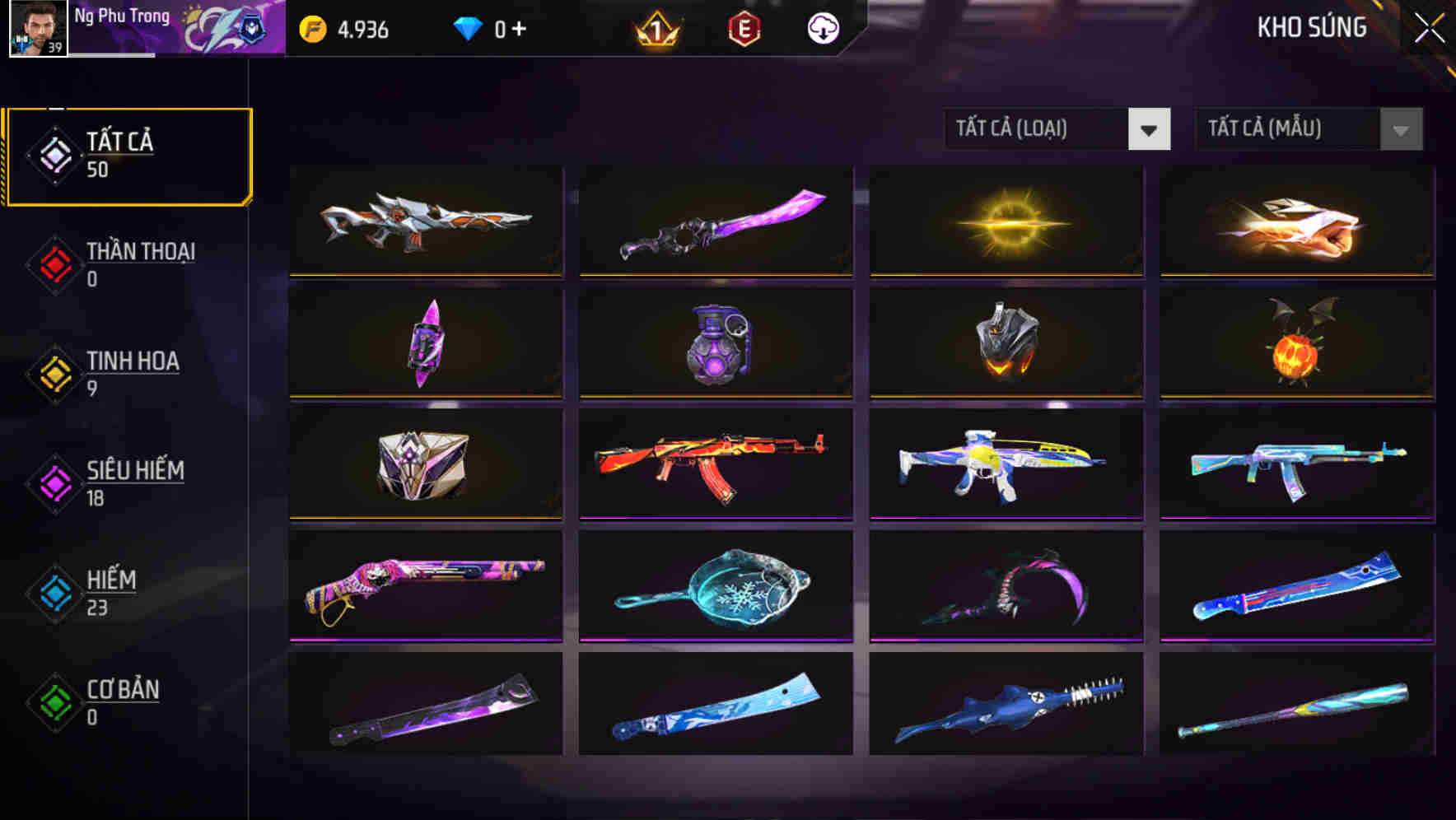
Task: Open the rank crown icon
Action: pyautogui.click(x=656, y=27)
